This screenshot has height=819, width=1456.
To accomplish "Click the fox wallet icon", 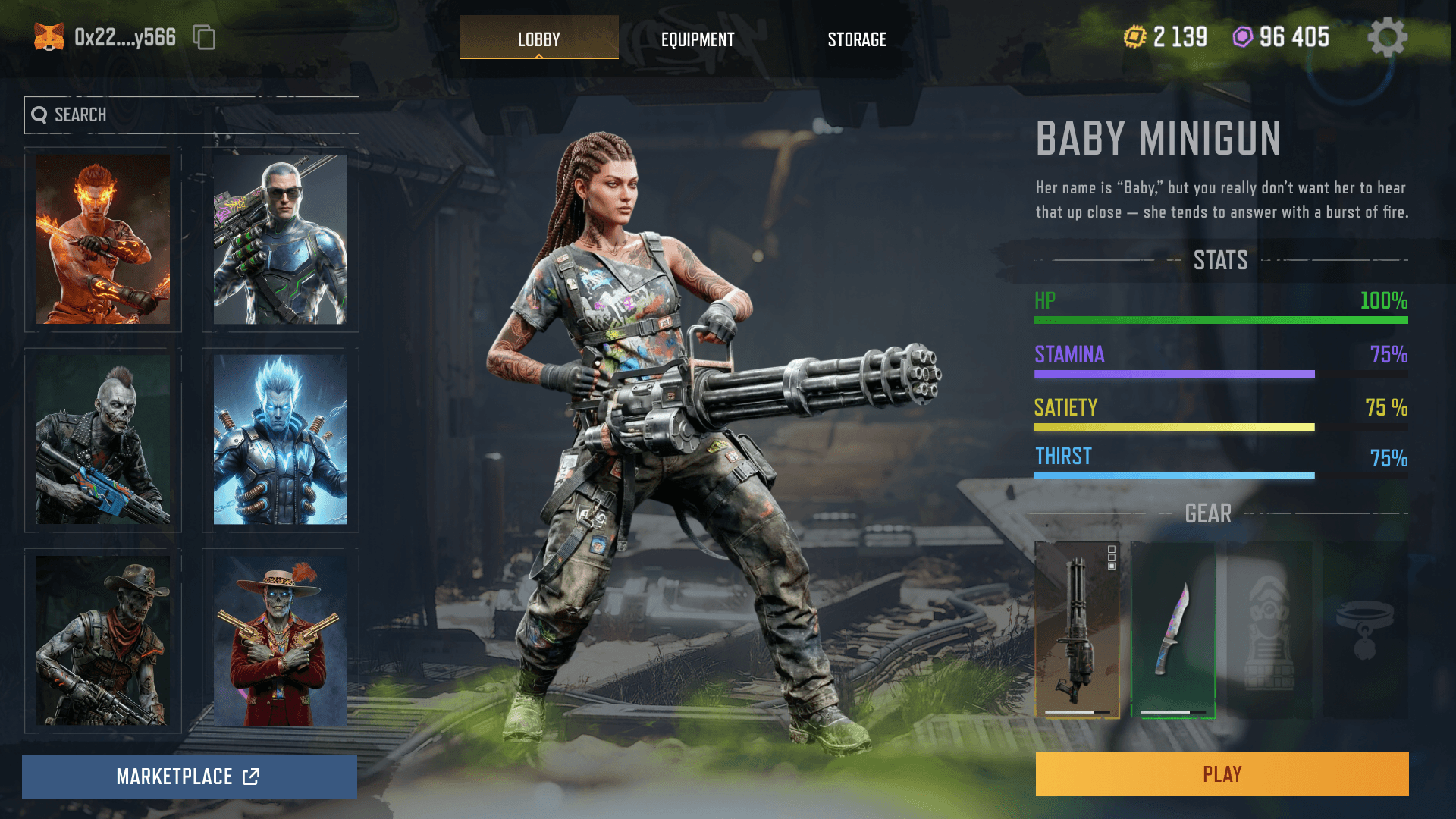I will 49,37.
